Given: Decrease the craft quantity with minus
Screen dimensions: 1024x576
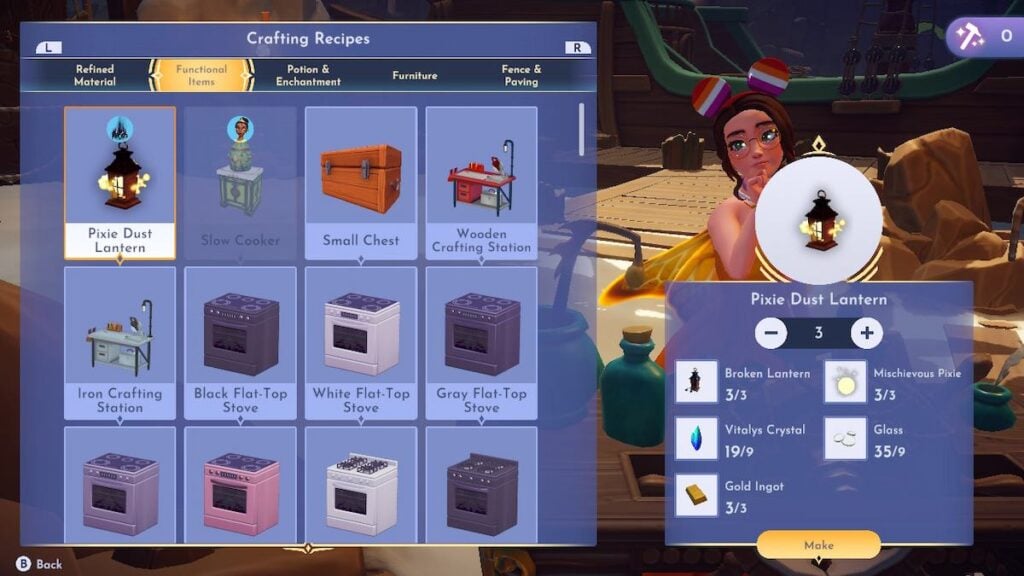Looking at the screenshot, I should (771, 333).
